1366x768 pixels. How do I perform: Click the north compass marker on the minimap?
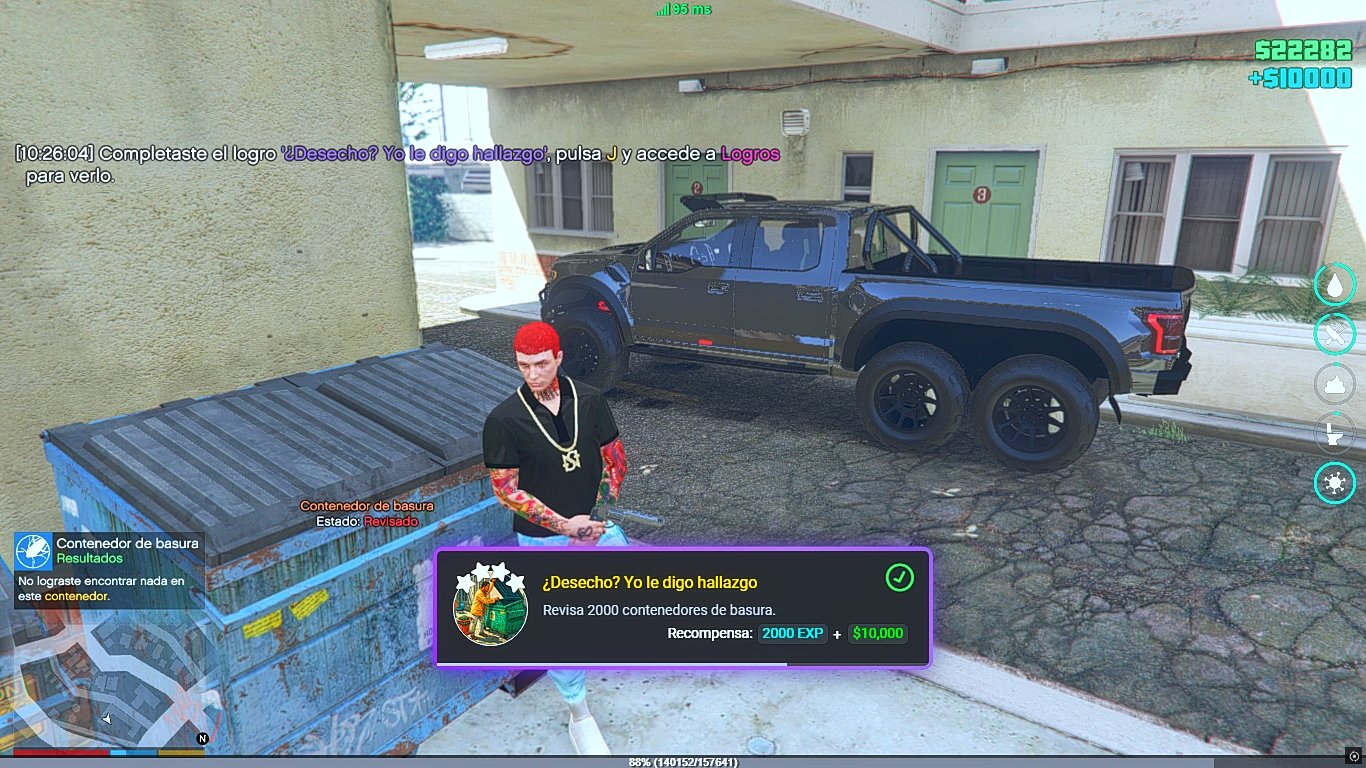coord(202,739)
